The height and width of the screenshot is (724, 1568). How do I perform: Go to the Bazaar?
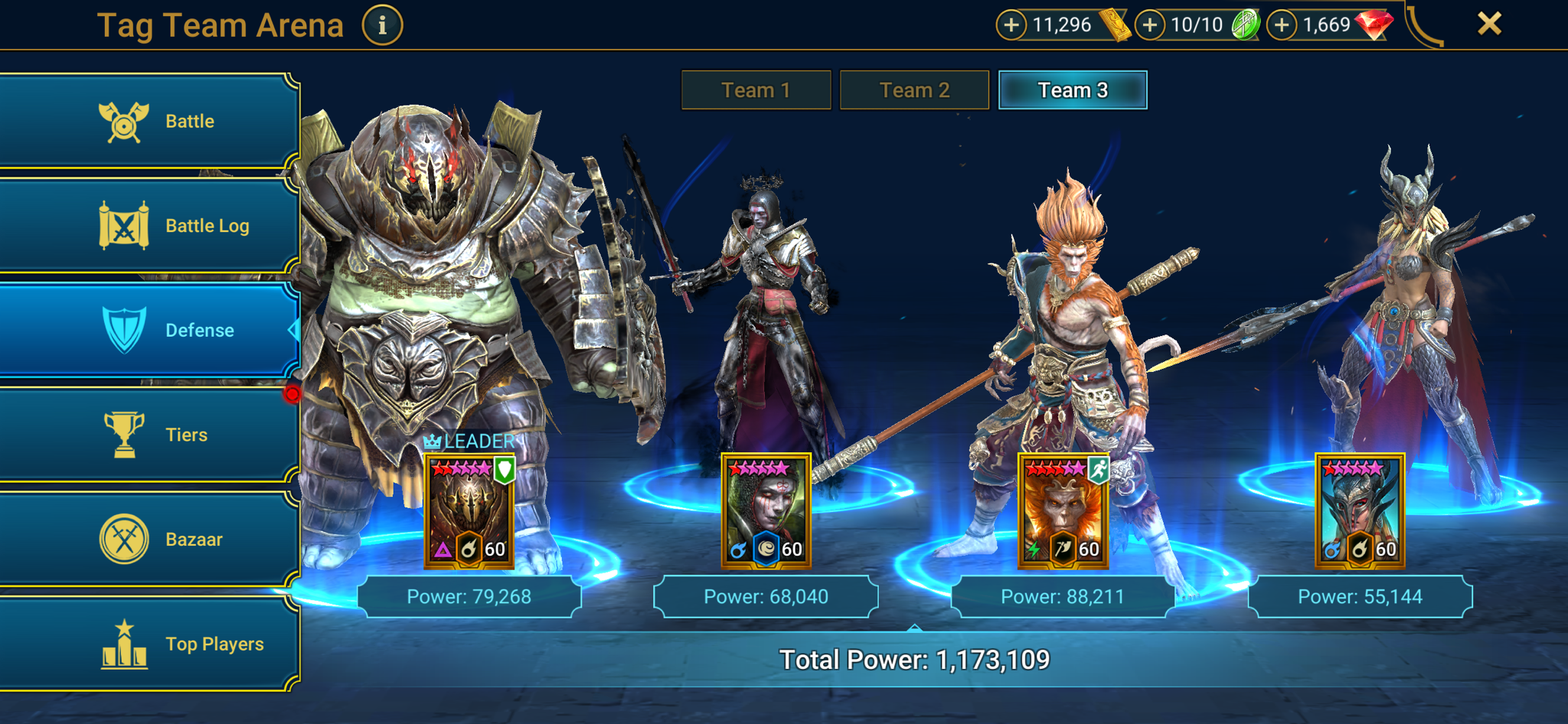tap(149, 540)
